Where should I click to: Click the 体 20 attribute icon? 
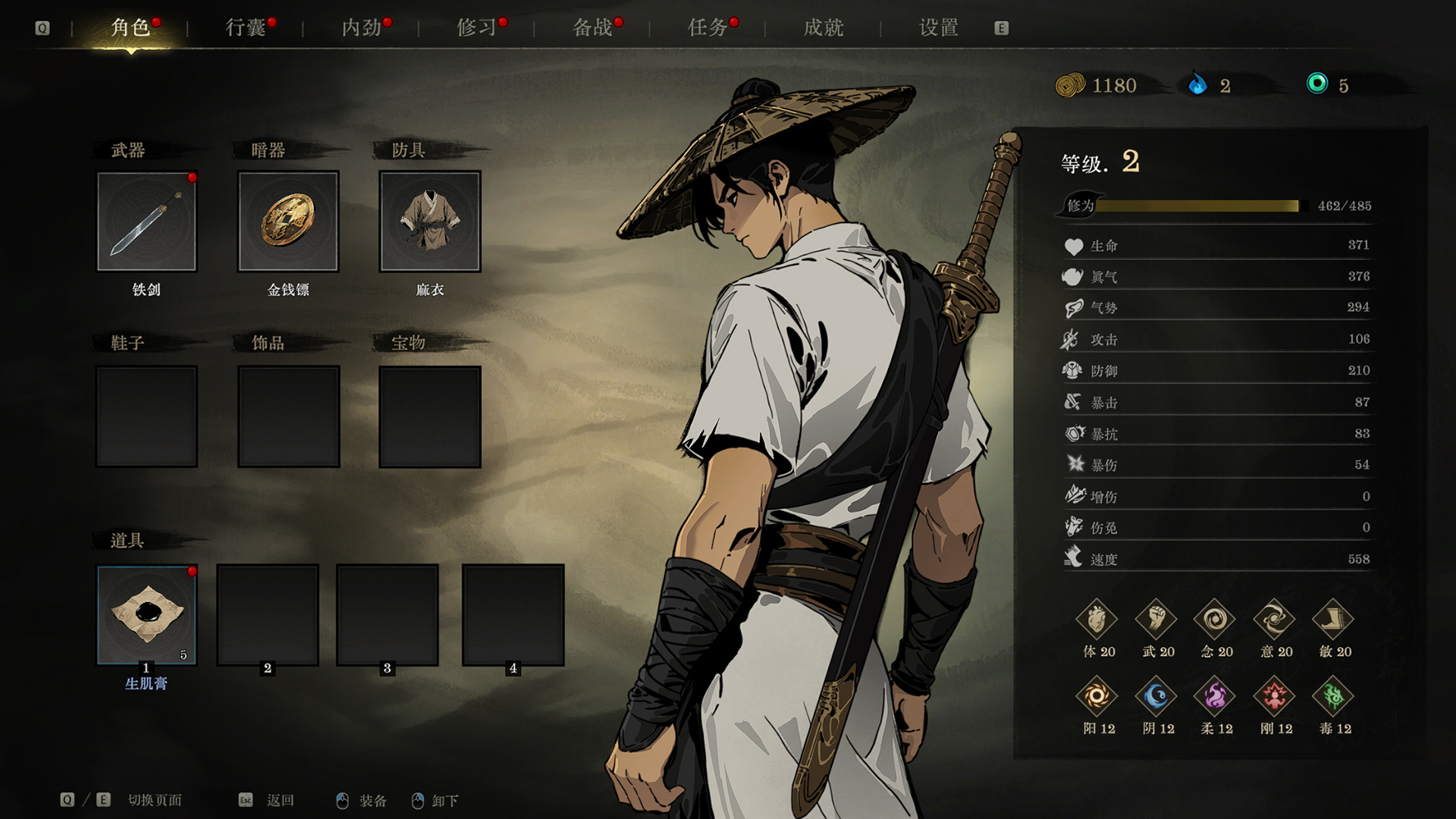pos(1097,620)
